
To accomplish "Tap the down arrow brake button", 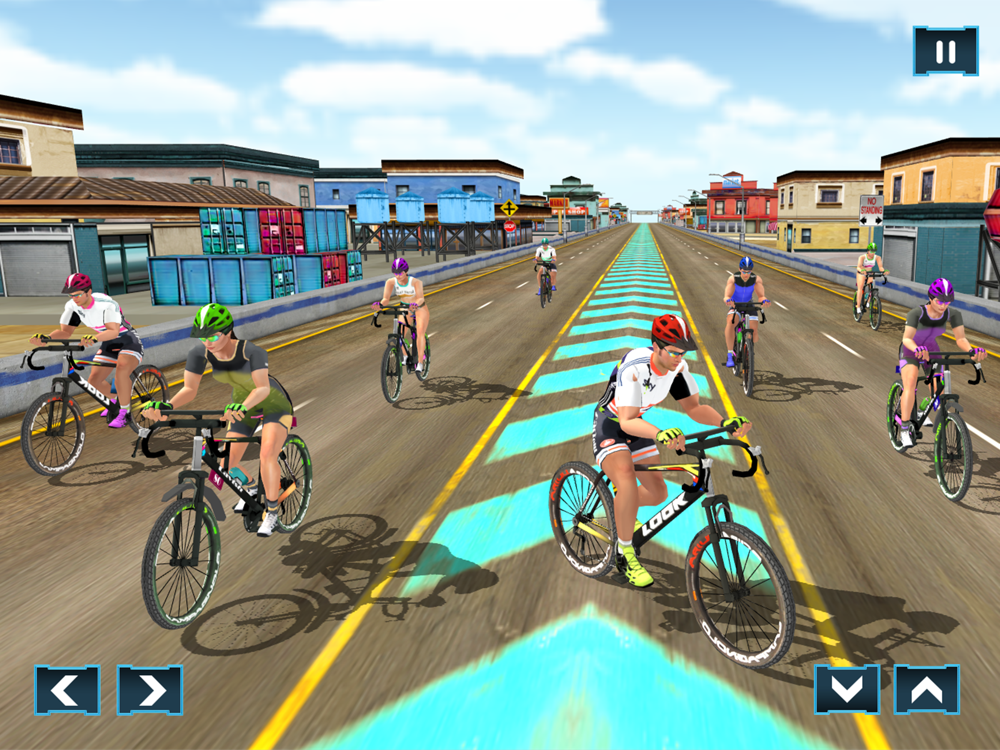I will coord(846,689).
